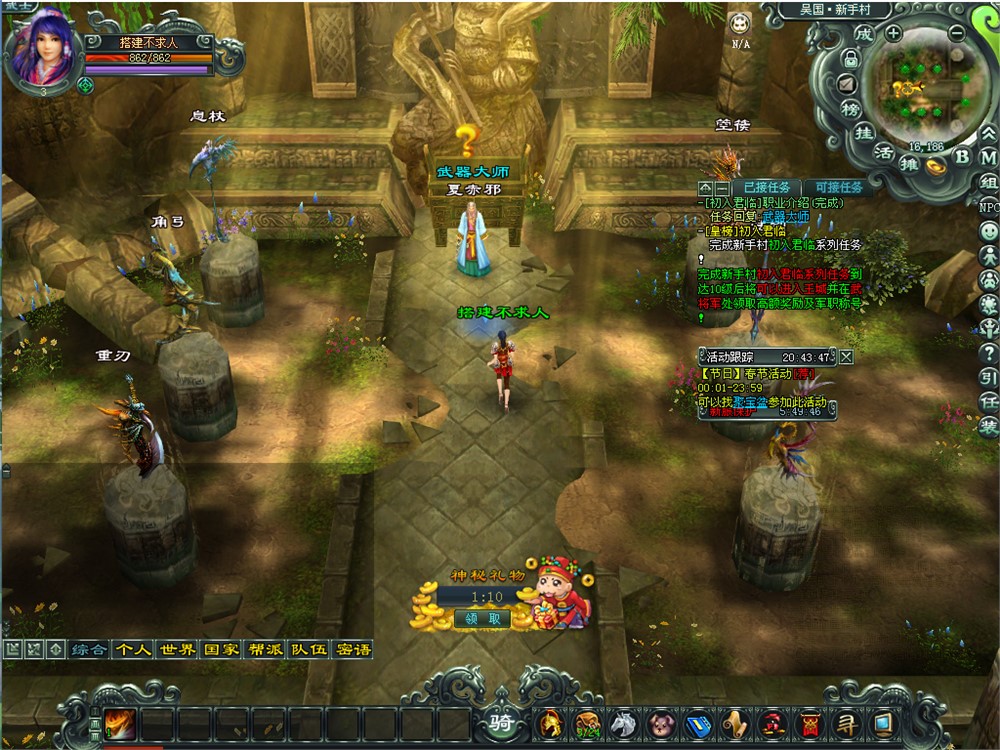Show the 可接任务 available quests tab

coord(838,187)
